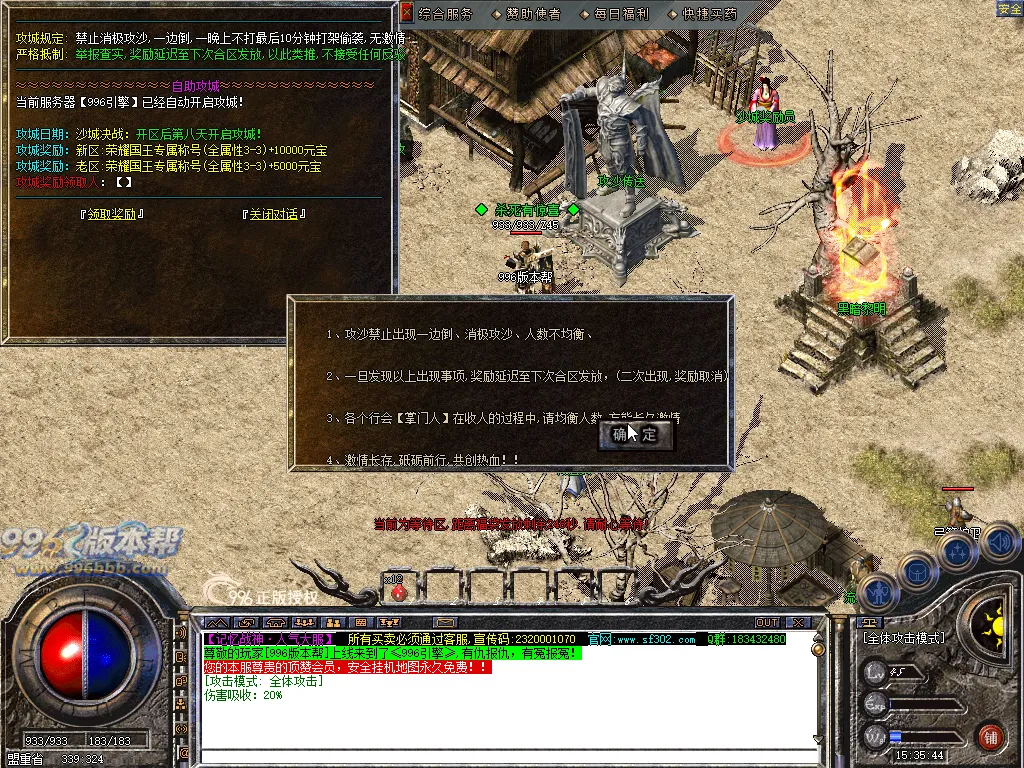Click the 安全 safe-zone indicator
Screen dimensions: 1024x768
pyautogui.click(x=1009, y=9)
